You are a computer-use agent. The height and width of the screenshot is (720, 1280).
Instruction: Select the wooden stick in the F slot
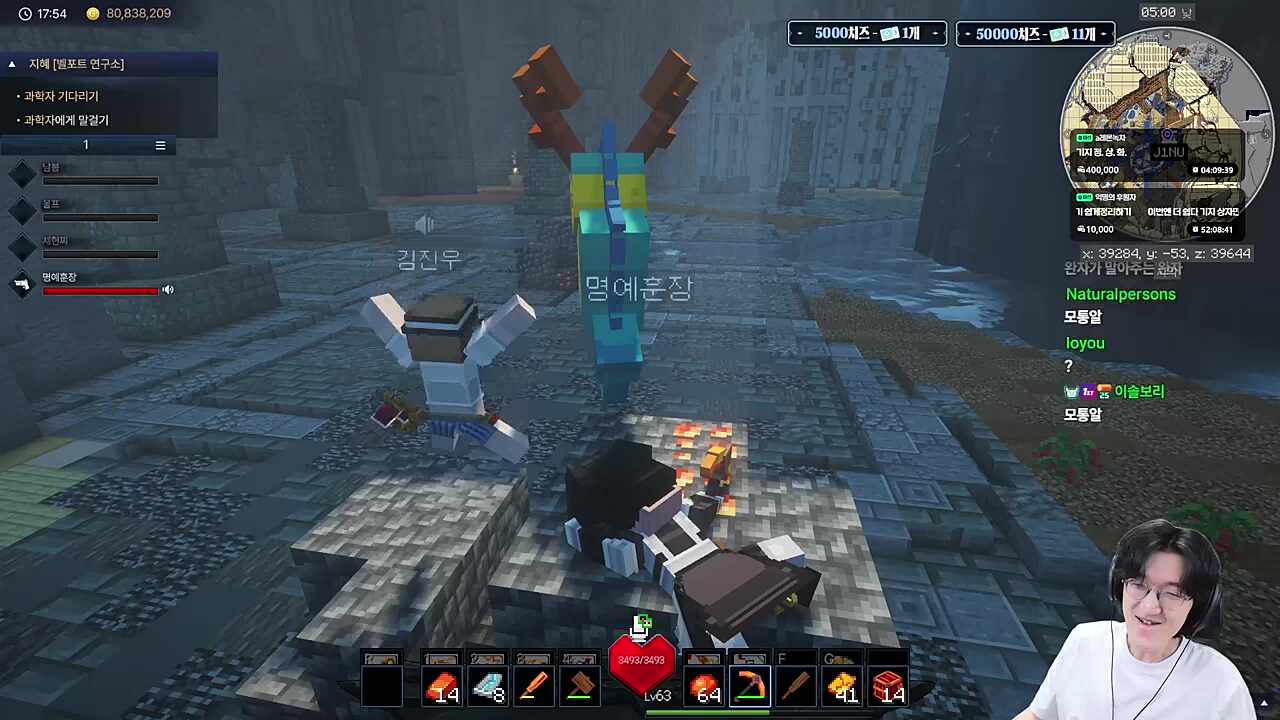click(x=796, y=687)
